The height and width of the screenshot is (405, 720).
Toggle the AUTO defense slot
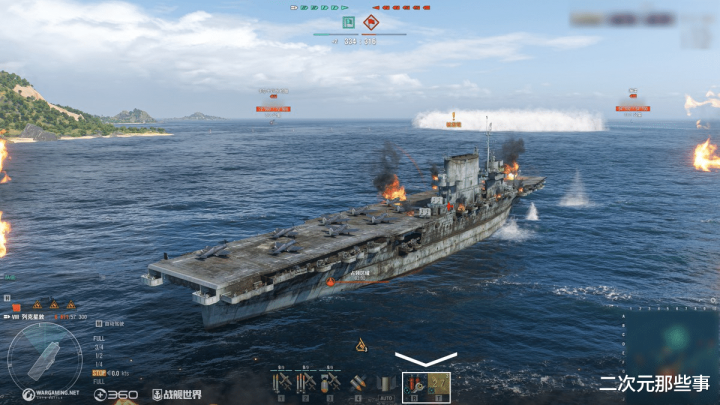pos(384,382)
